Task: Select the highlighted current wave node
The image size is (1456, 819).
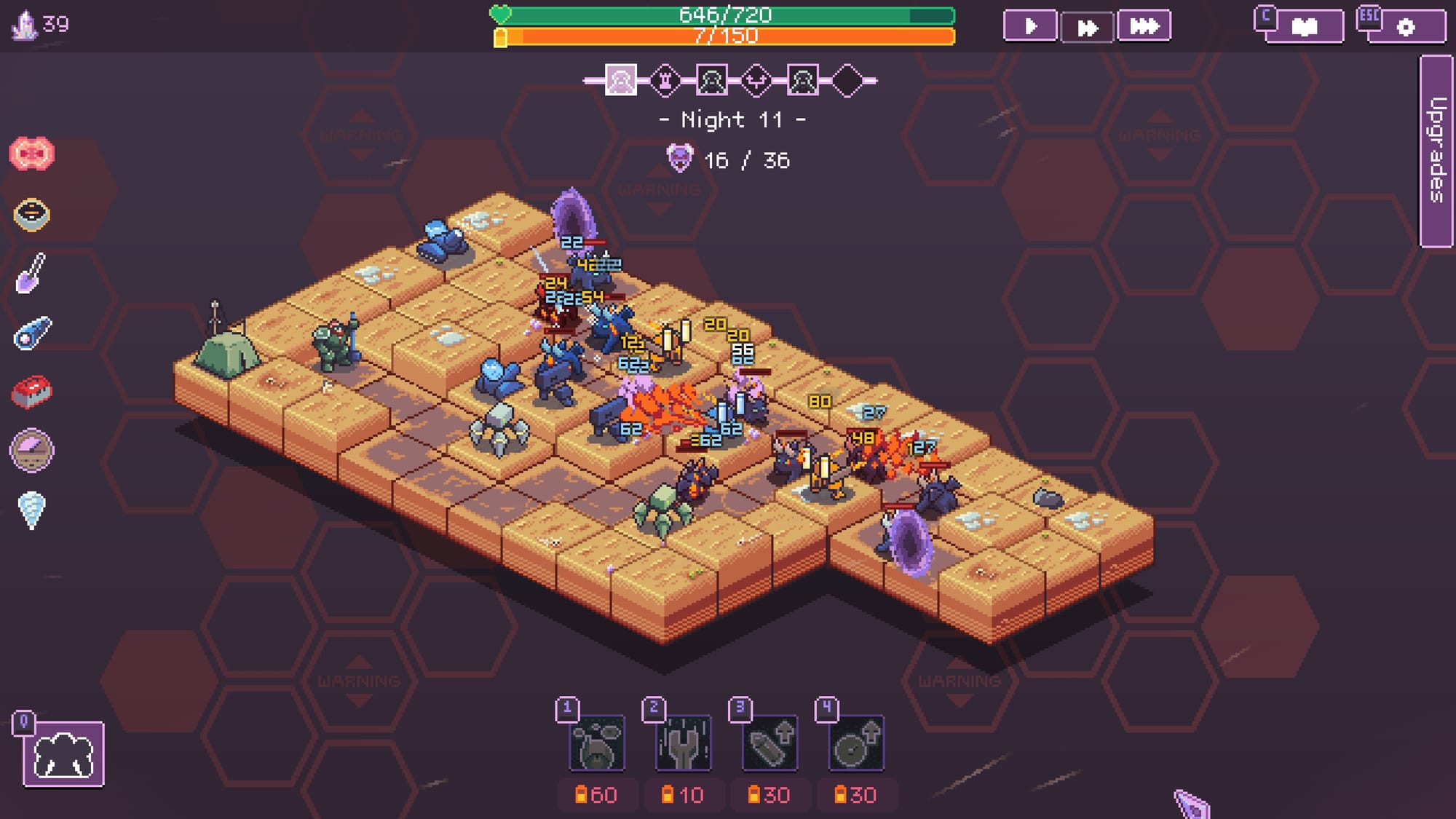Action: [x=620, y=80]
